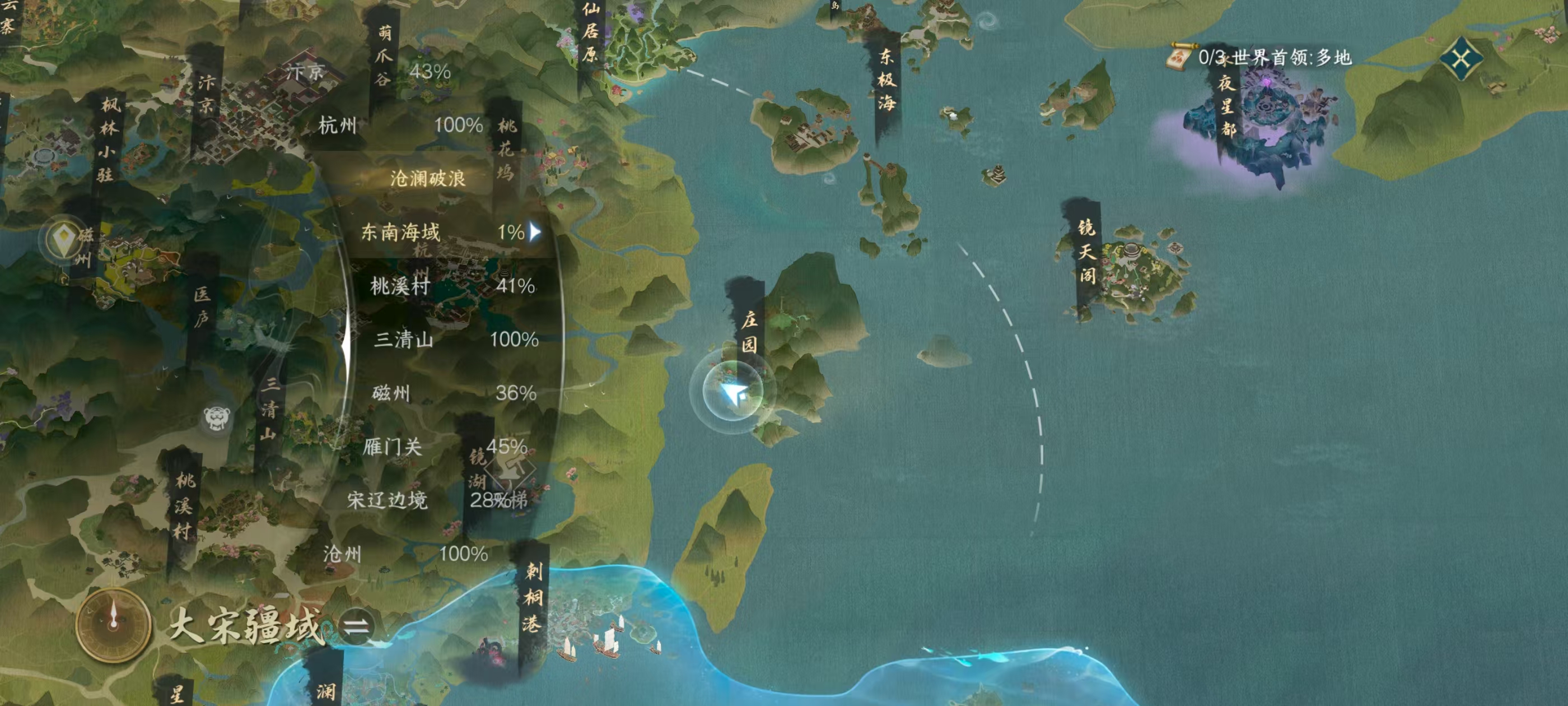
Task: Toggle the 大宋疆域 map swap button
Action: coord(356,626)
